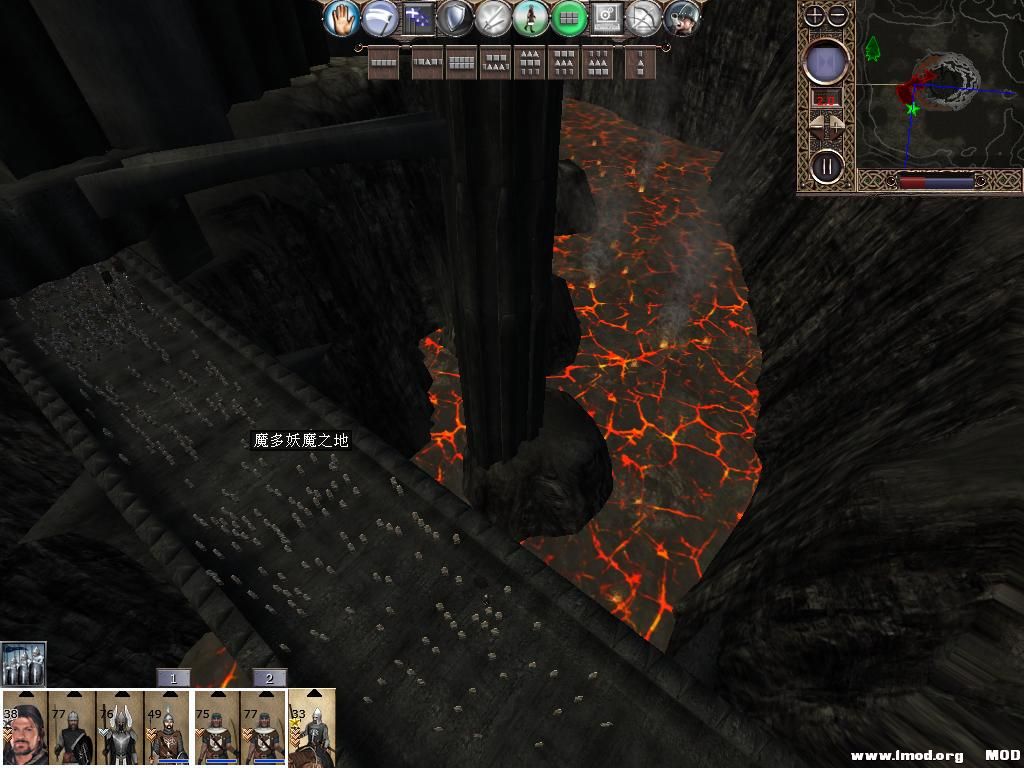The image size is (1024, 768).
Task: Toggle the bow and arrow fire-at-will icon
Action: (x=644, y=18)
